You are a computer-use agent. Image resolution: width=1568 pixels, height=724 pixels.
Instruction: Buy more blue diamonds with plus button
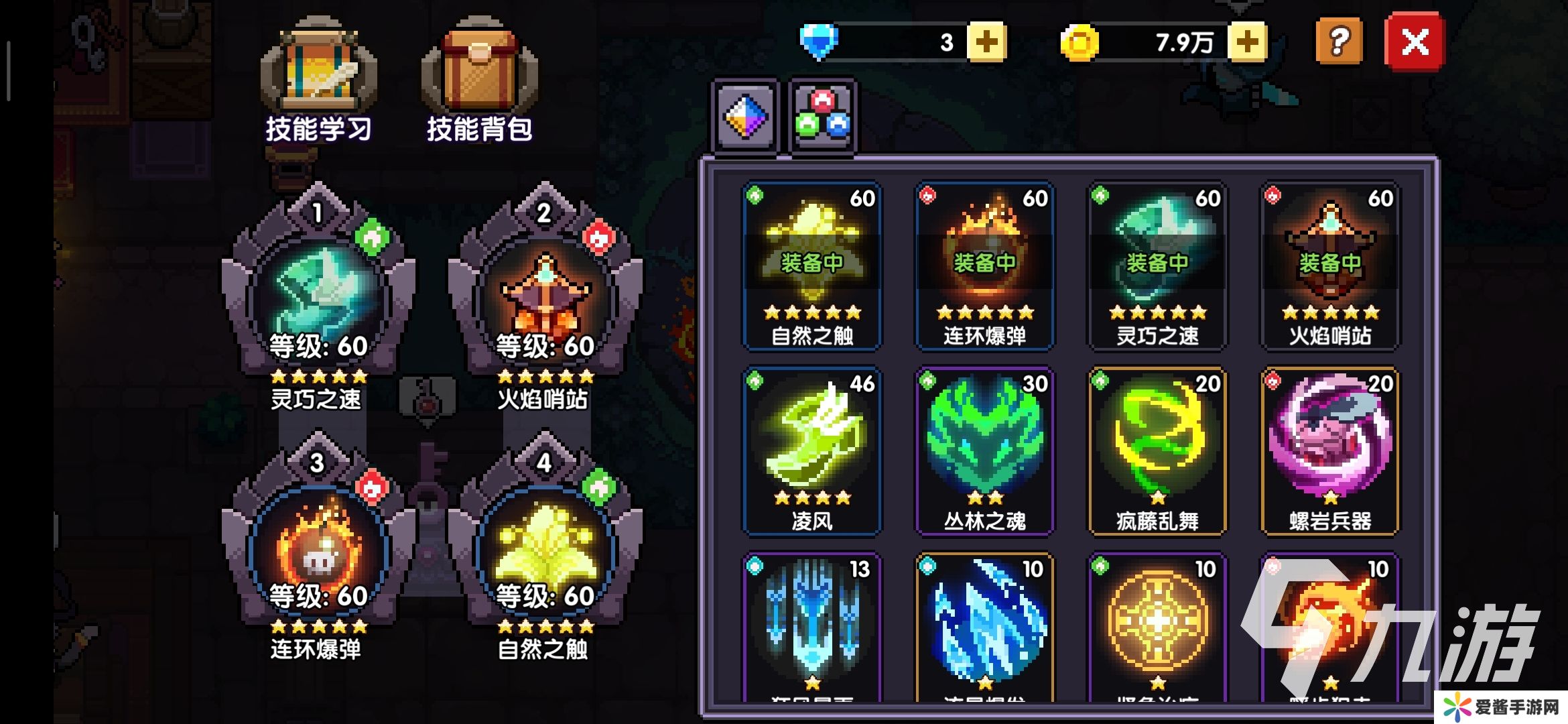986,42
